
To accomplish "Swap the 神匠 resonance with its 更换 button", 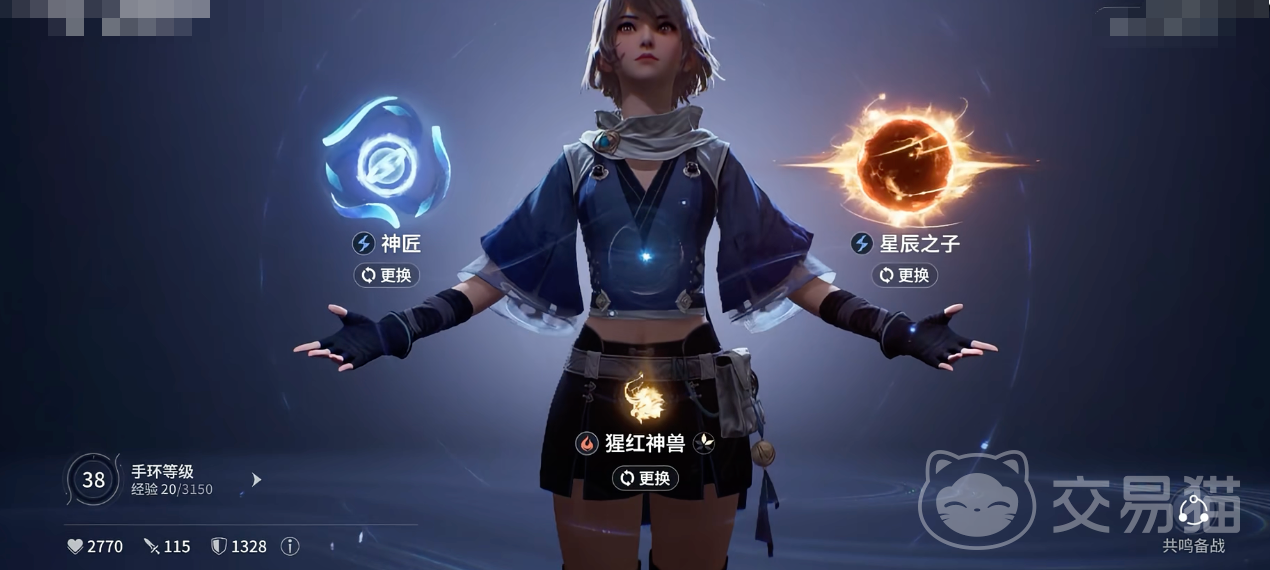I will pos(386,275).
